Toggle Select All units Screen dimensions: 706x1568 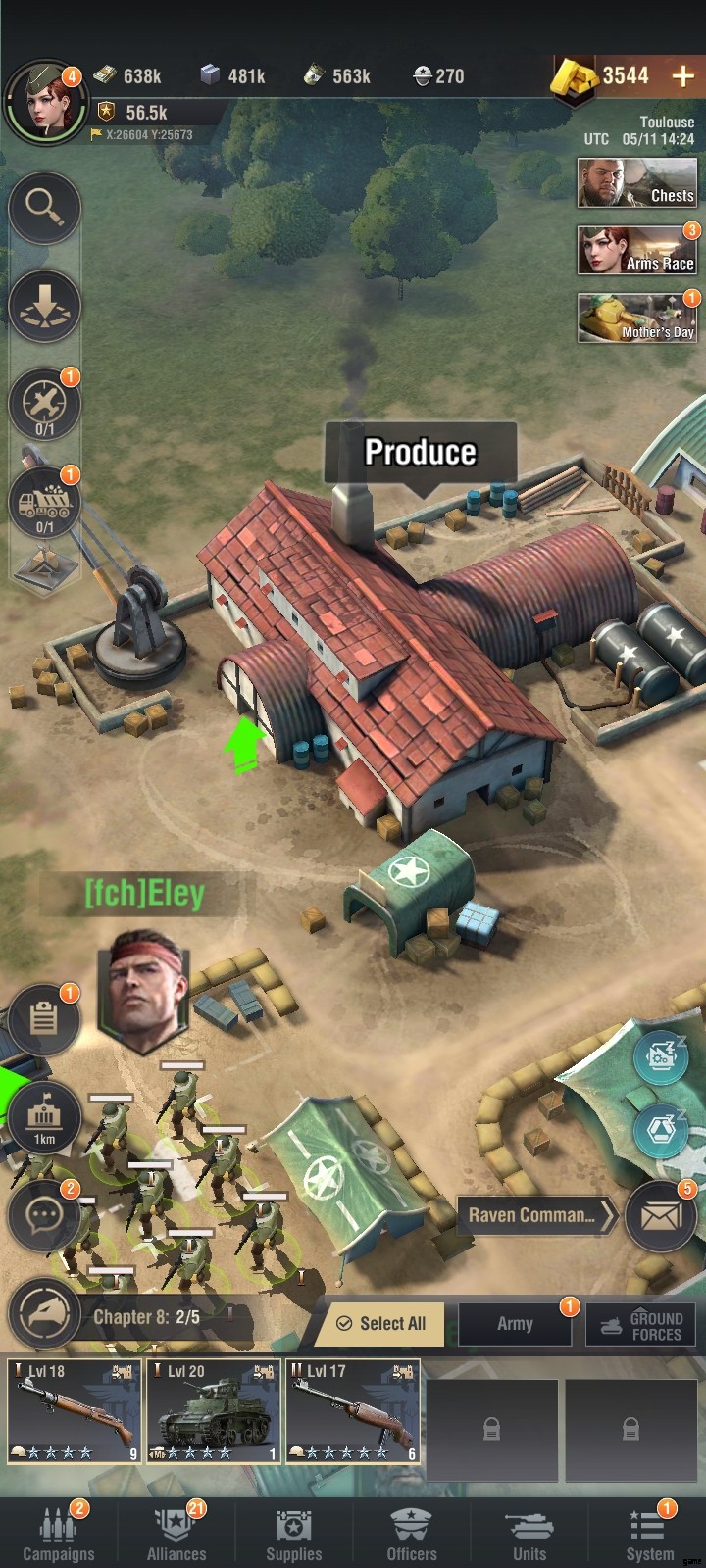381,1323
